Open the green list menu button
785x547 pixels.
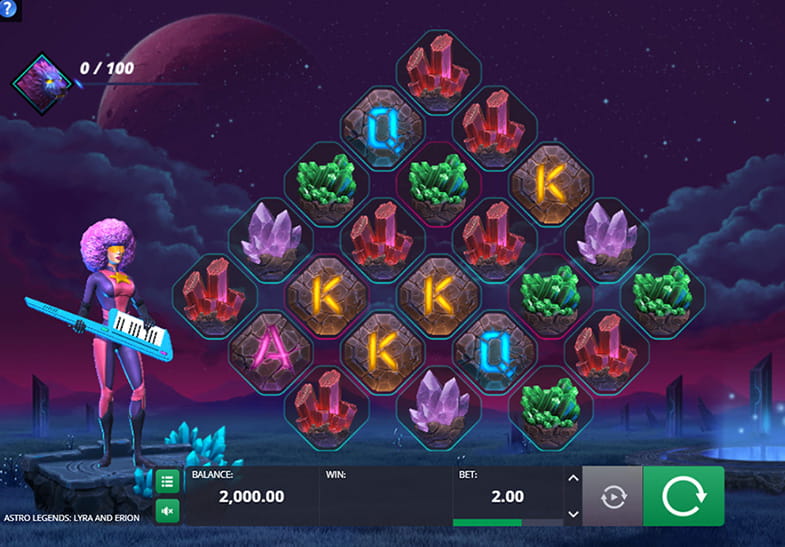(167, 482)
